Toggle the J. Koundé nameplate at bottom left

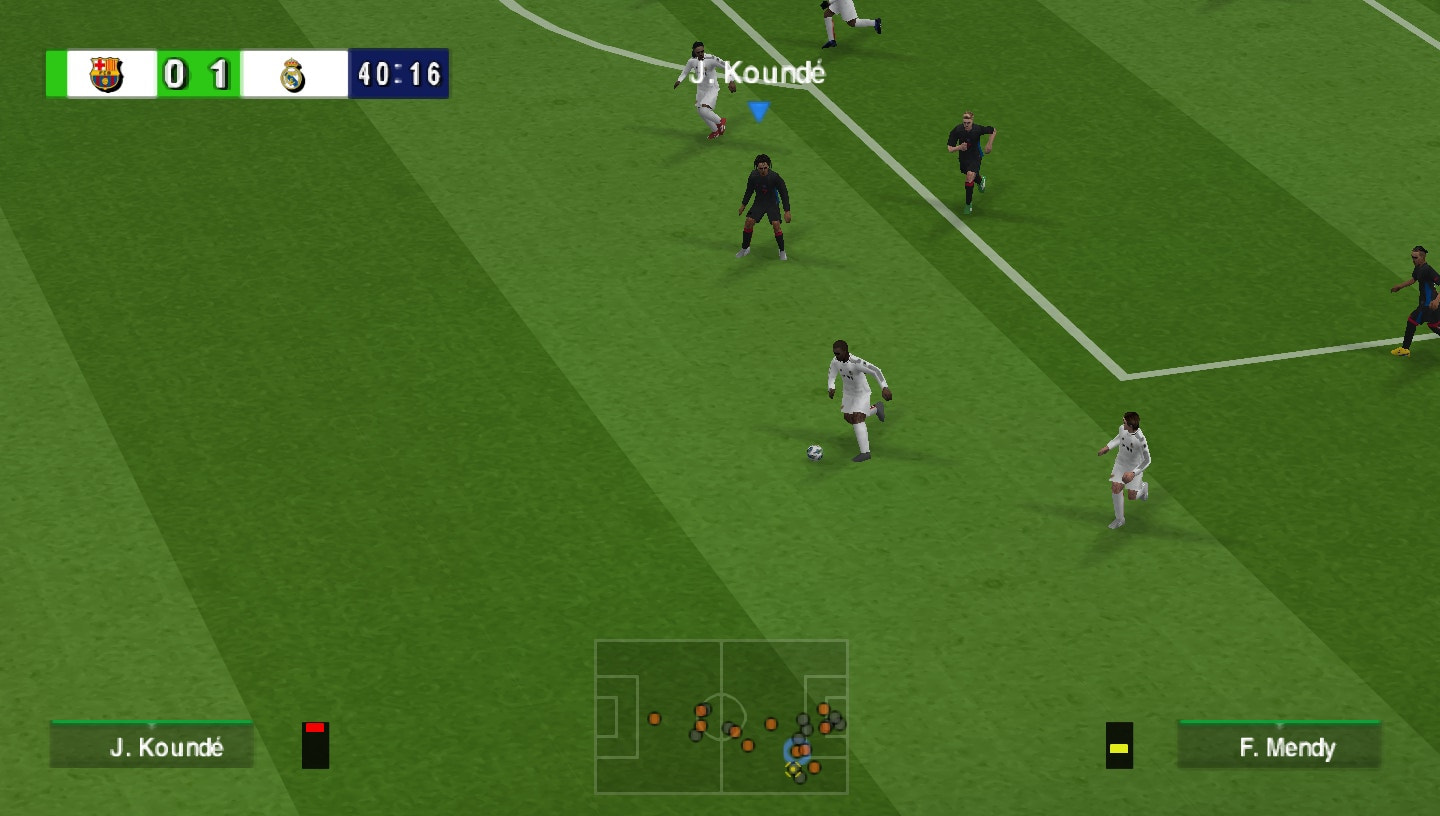click(x=152, y=747)
